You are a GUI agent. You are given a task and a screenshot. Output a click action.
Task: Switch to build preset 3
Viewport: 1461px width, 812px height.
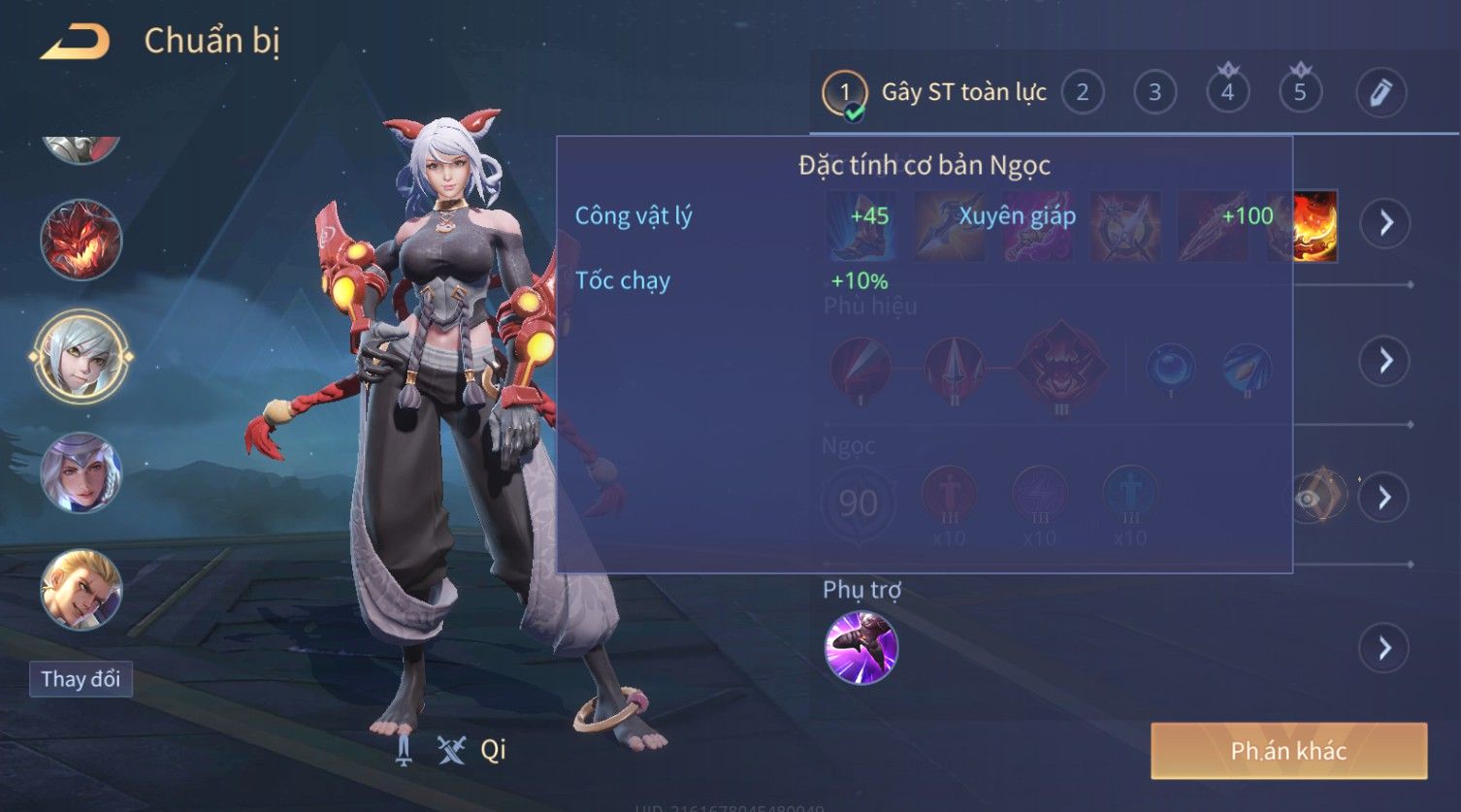1154,93
